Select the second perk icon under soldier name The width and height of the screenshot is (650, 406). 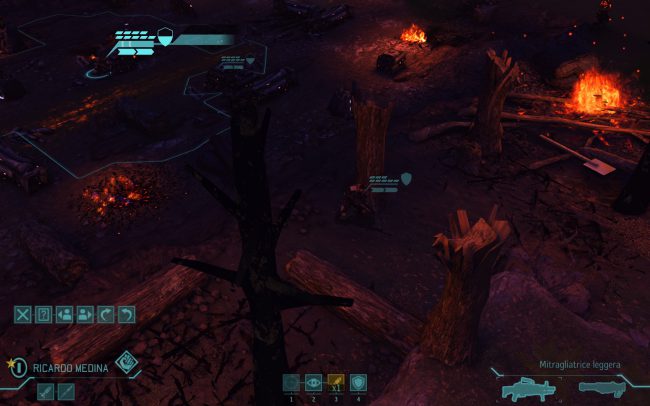click(x=66, y=391)
